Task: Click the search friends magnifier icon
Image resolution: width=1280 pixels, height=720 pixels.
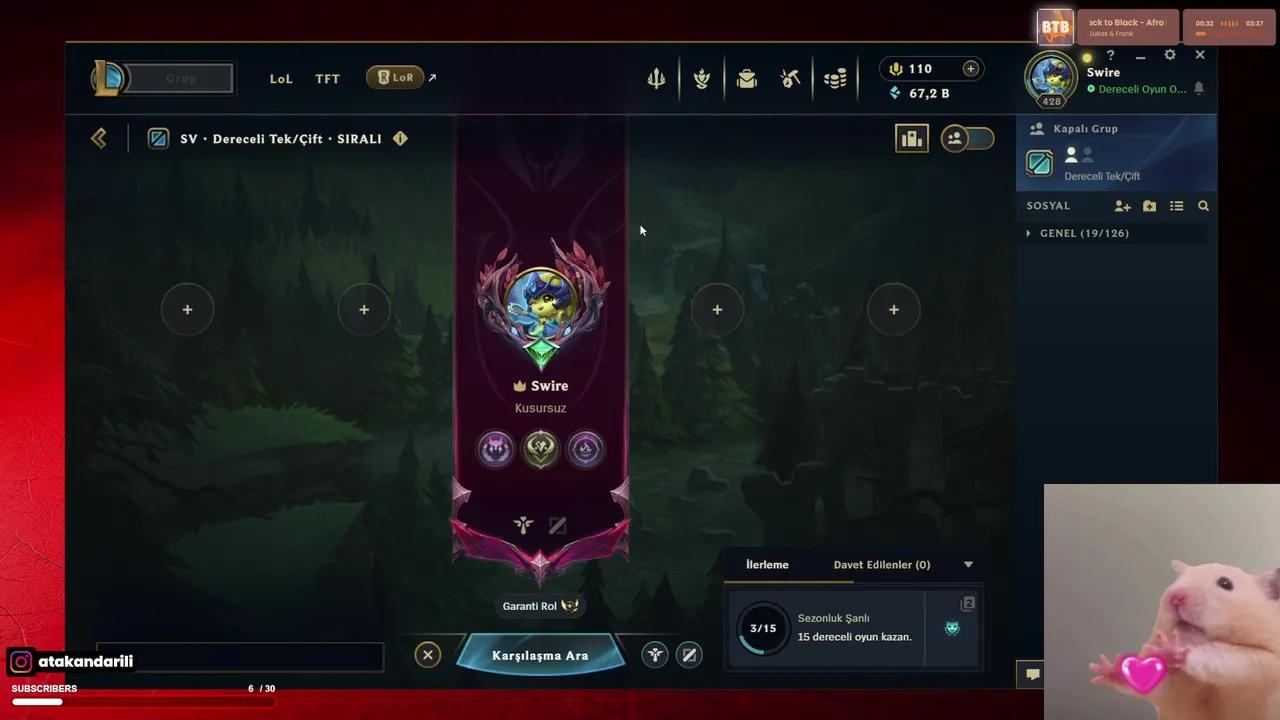Action: [1203, 205]
